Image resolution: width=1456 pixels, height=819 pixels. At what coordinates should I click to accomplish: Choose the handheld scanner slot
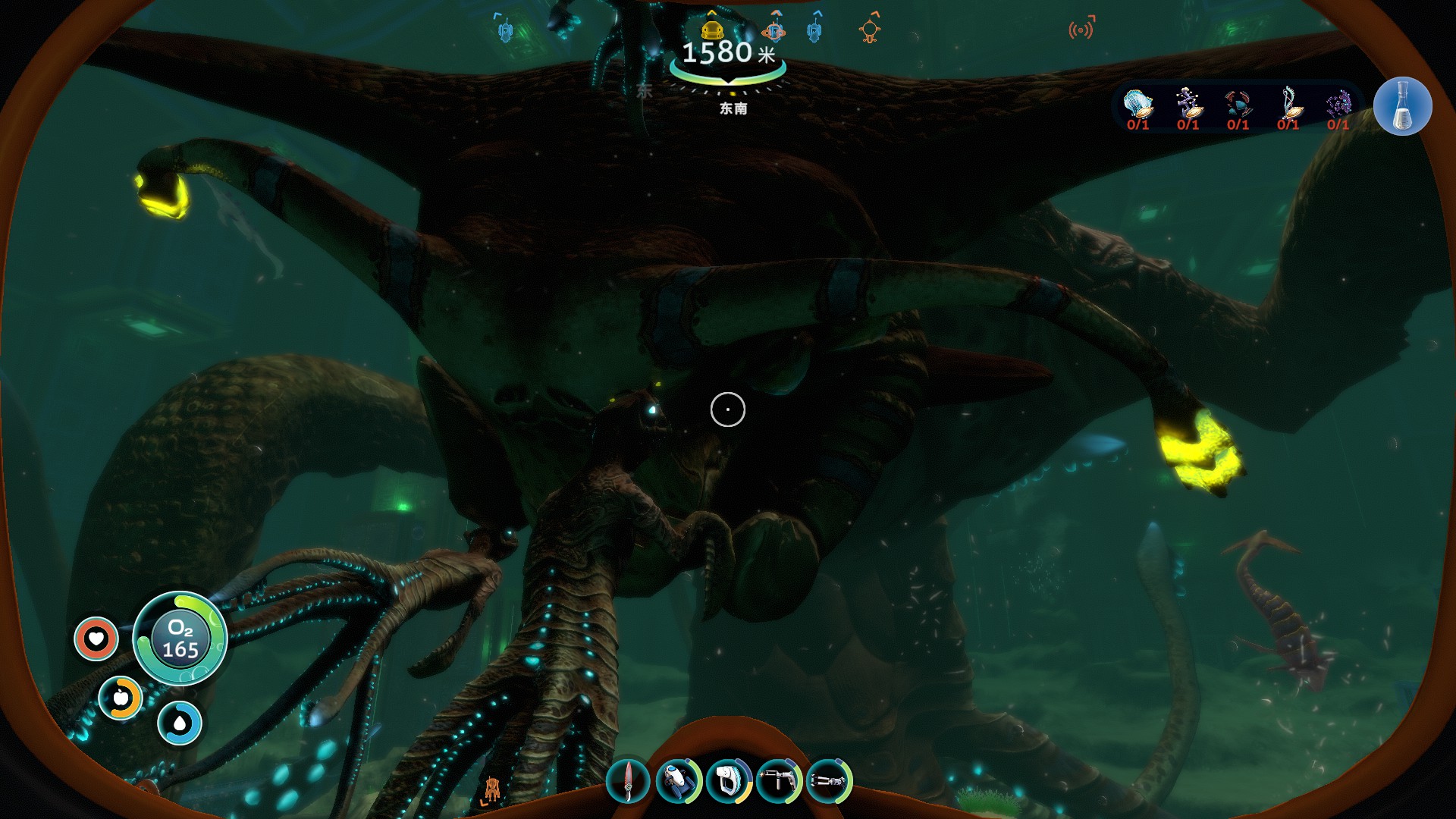coord(728,781)
